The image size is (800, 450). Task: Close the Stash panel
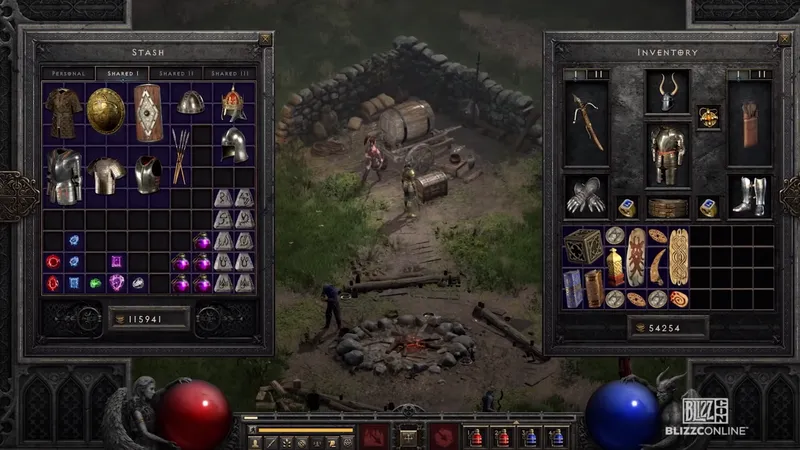pos(265,39)
